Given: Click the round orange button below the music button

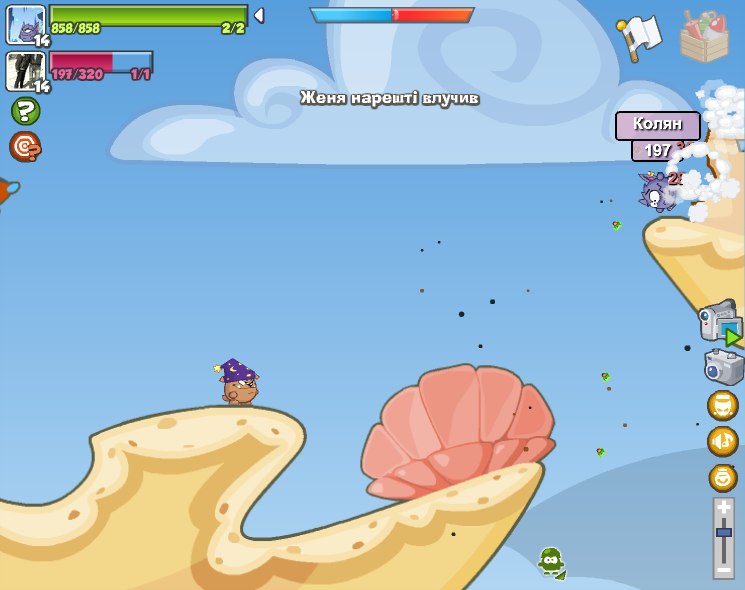Looking at the screenshot, I should pos(722,477).
